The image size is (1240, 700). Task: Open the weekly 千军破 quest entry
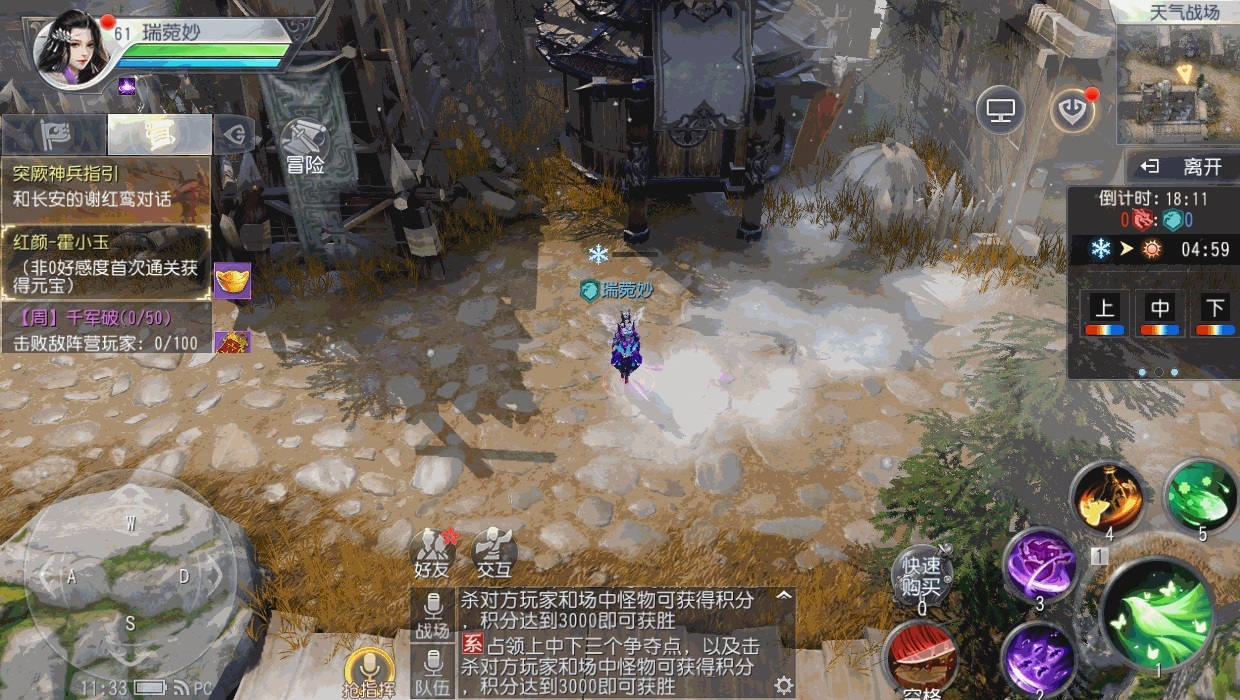pos(105,330)
